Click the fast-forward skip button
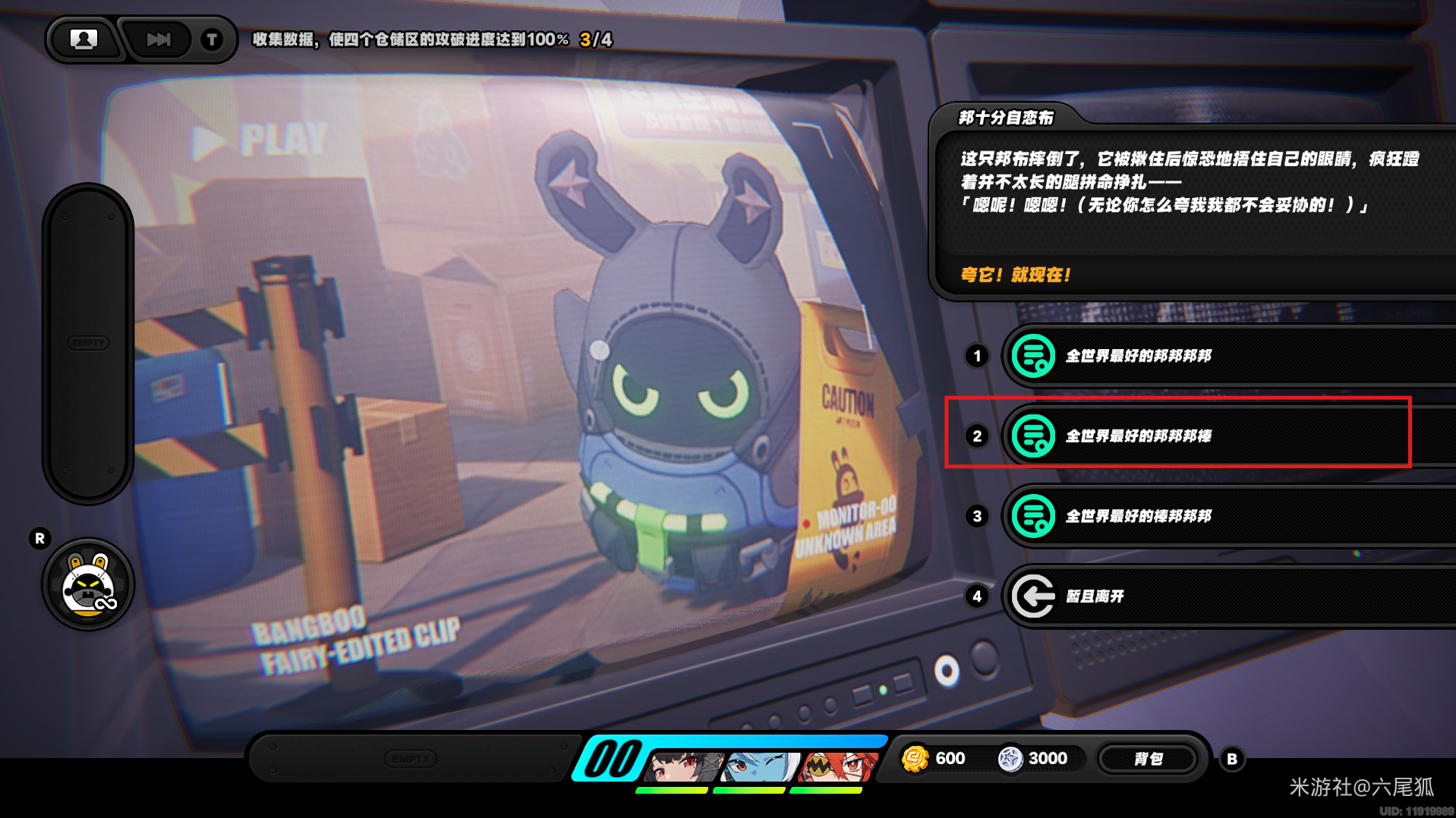Viewport: 1456px width, 818px height. [158, 39]
